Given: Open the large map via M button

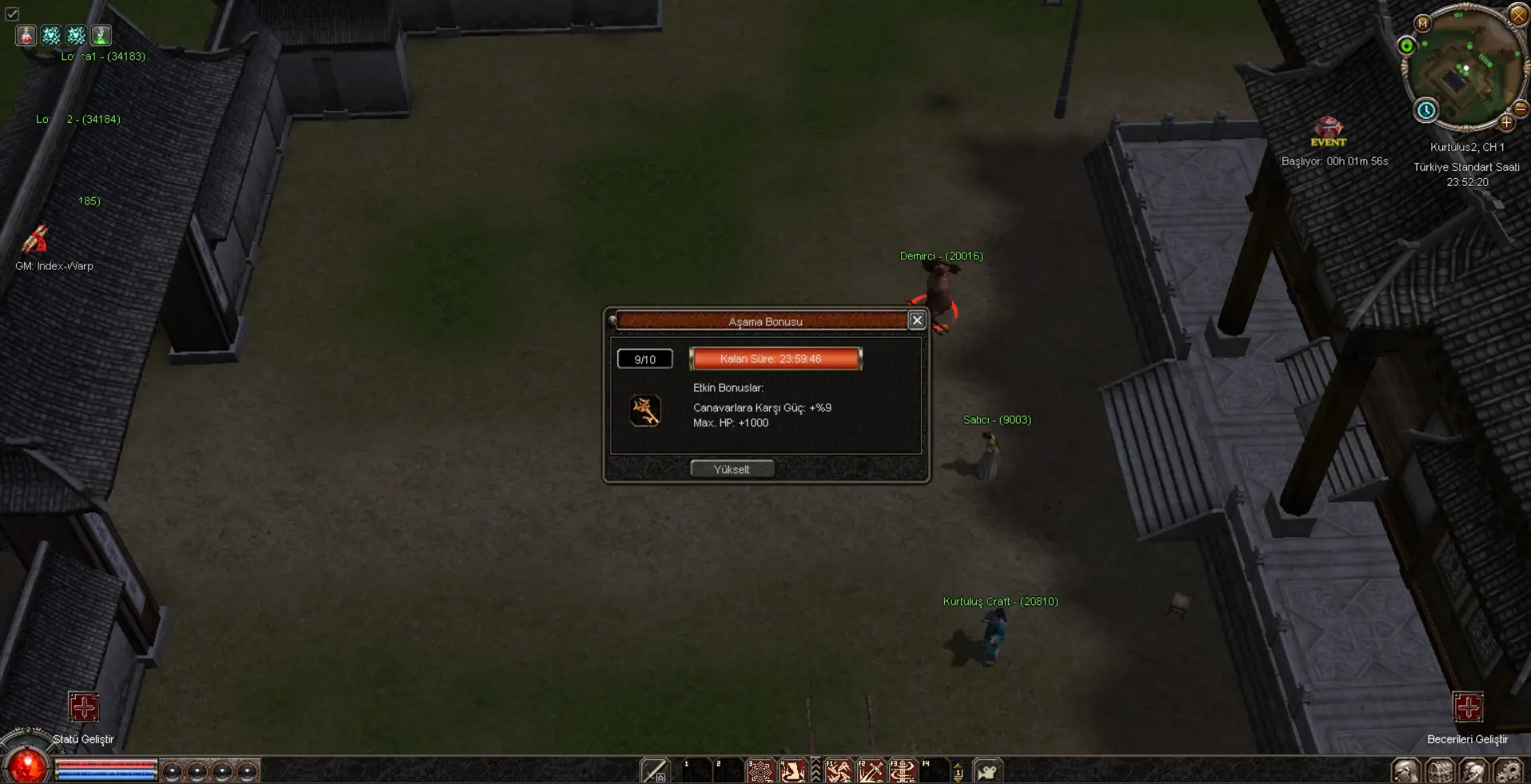Looking at the screenshot, I should [1422, 23].
